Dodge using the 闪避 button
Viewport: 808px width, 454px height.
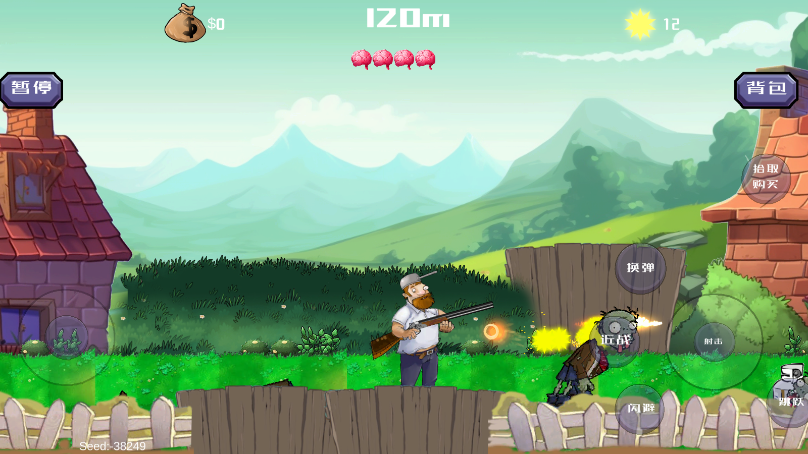640,407
